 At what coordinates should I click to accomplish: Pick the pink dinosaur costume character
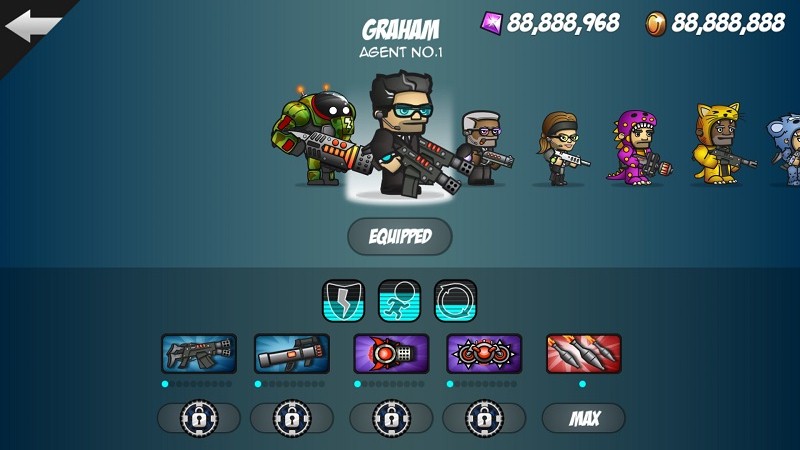(x=634, y=147)
